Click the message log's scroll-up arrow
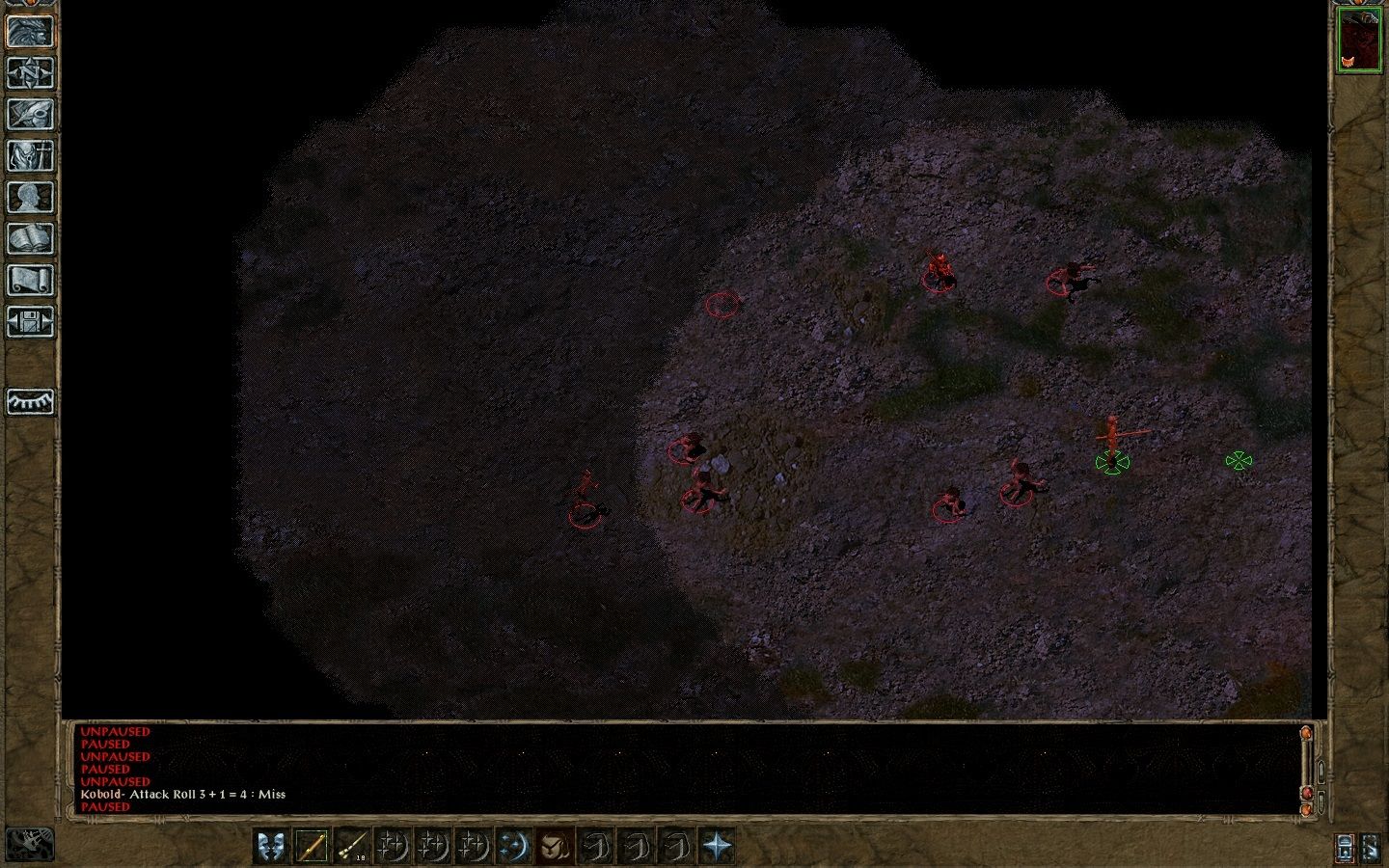1389x868 pixels. [1307, 734]
